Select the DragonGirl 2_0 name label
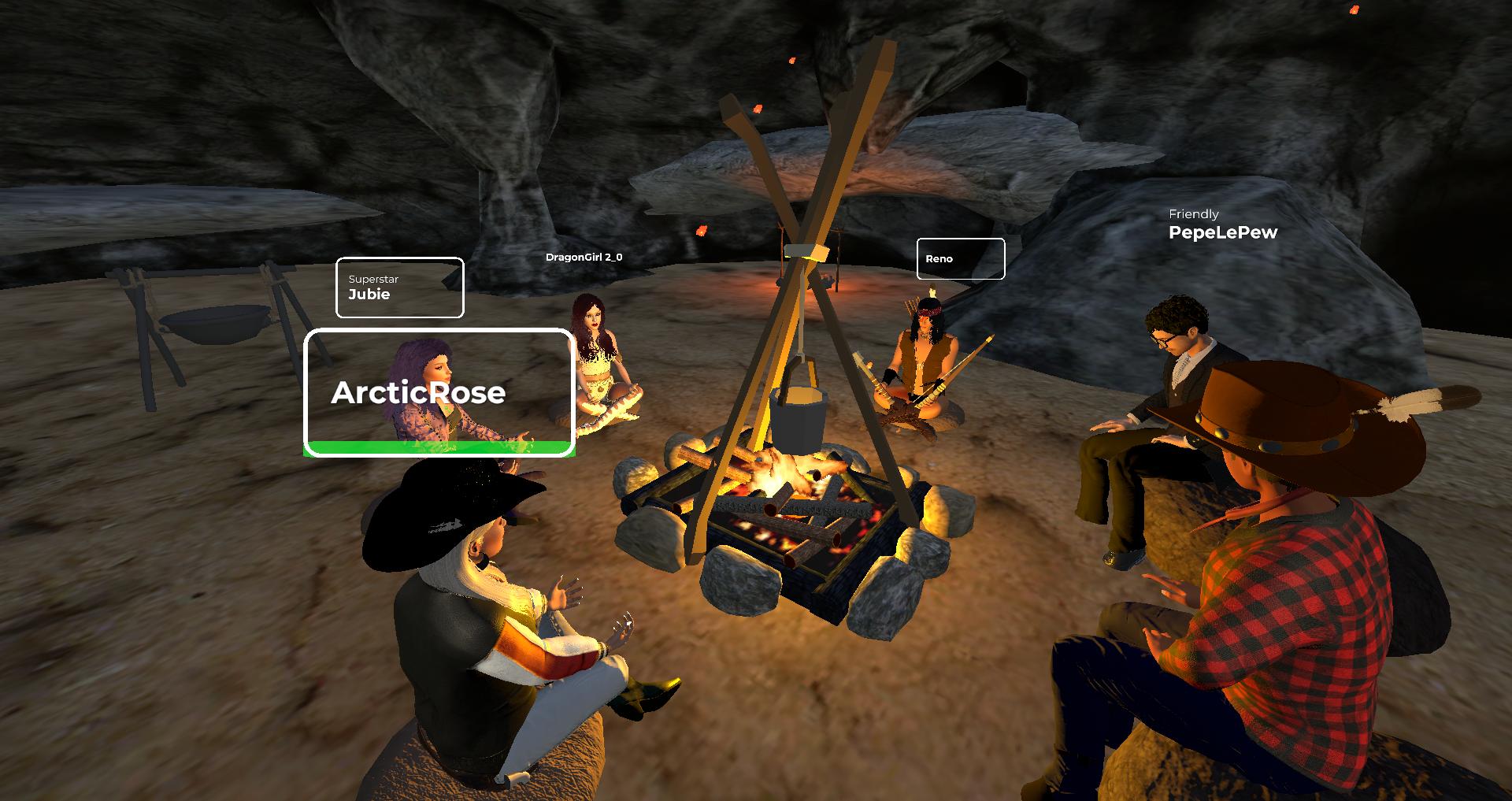 tap(584, 257)
